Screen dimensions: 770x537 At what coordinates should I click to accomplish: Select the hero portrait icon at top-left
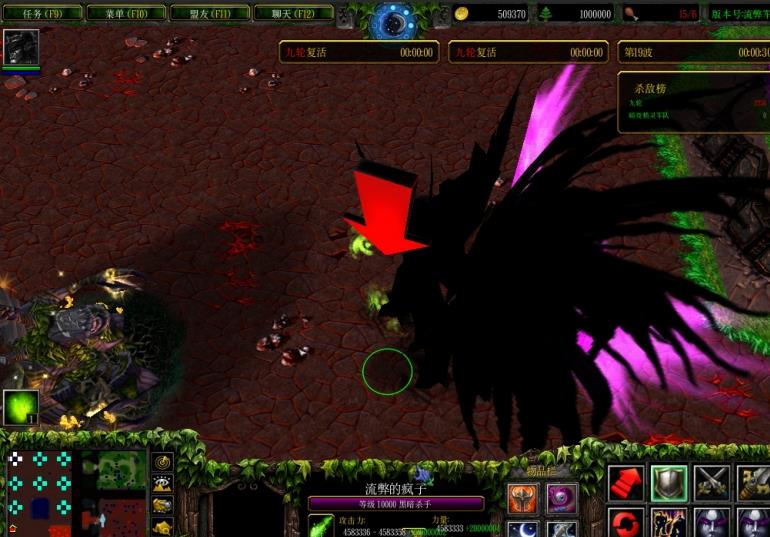[x=21, y=47]
